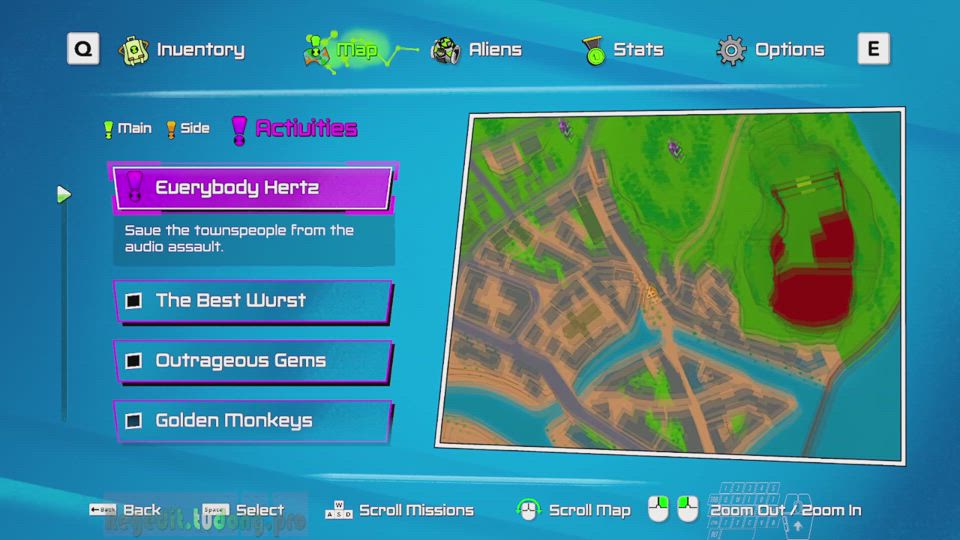The image size is (960, 540).
Task: Select the Map tab
Action: pos(342,50)
